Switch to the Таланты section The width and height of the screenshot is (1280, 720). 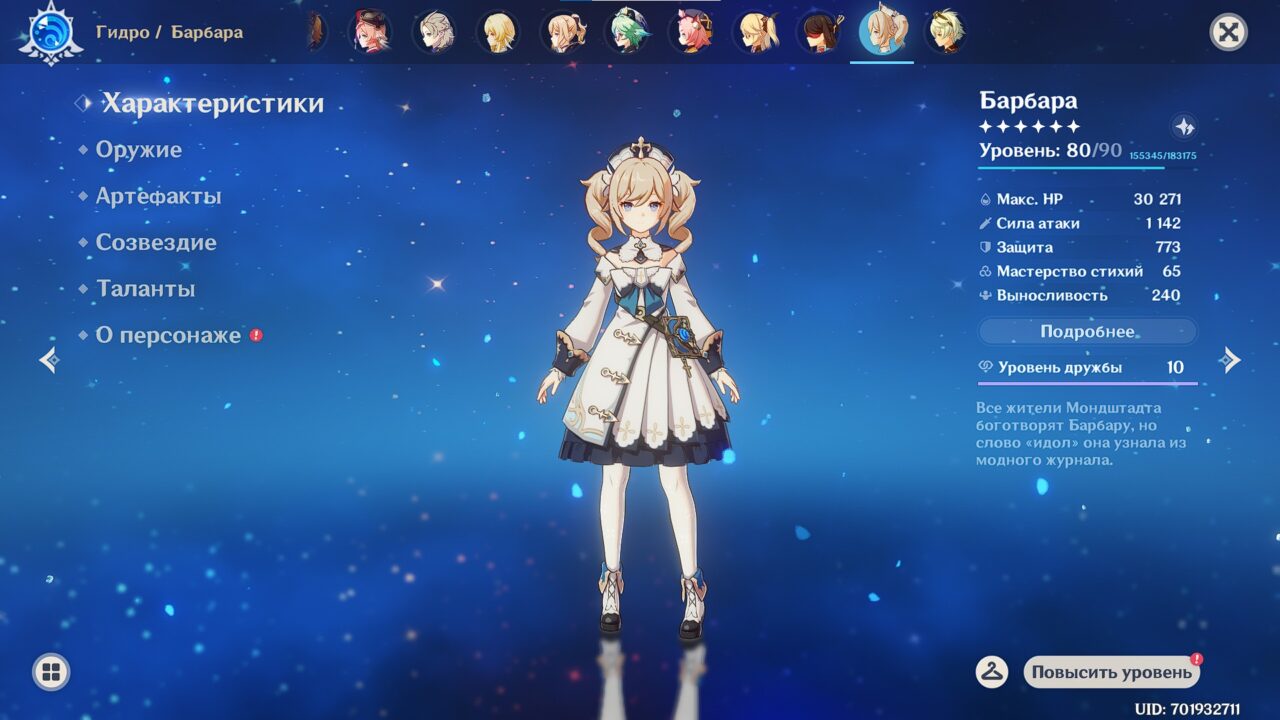145,289
